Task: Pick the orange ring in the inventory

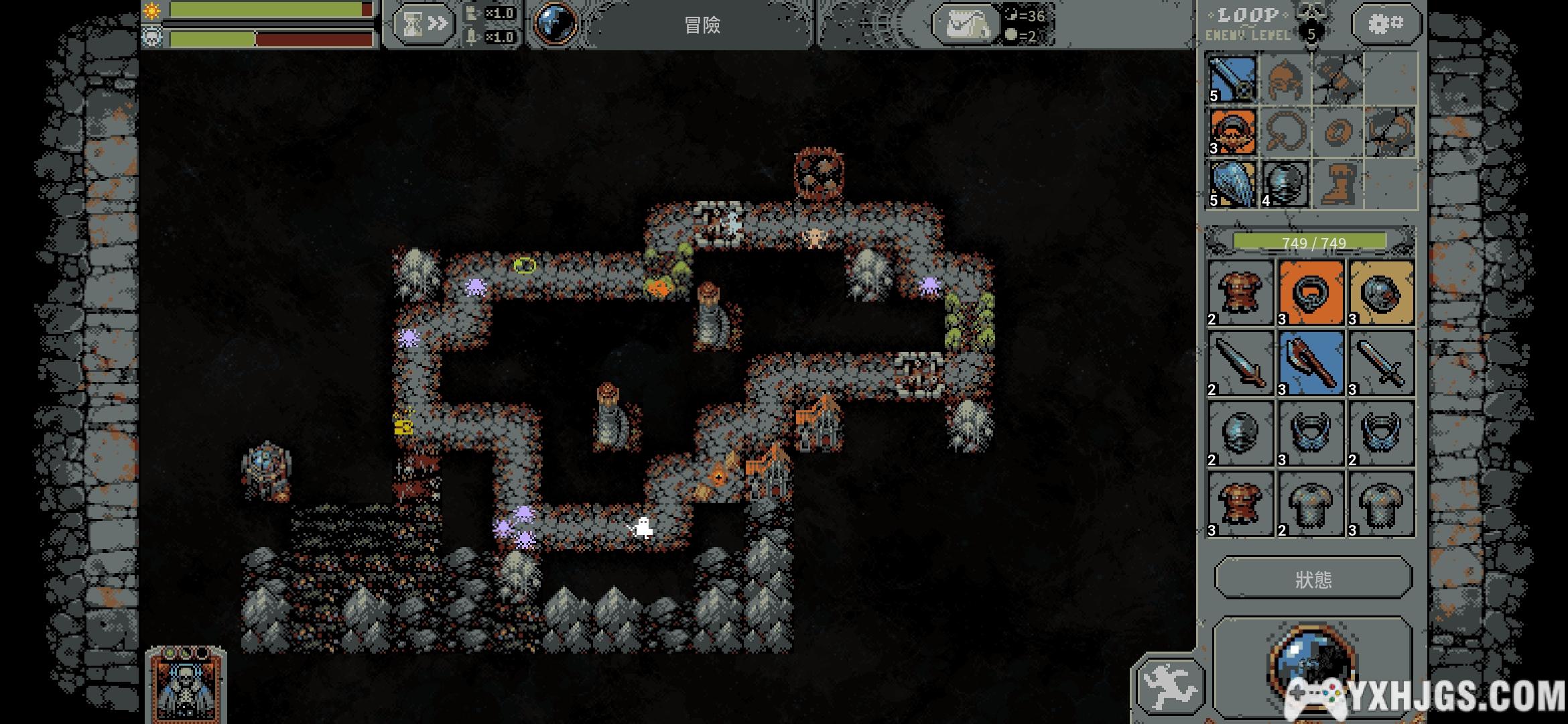Action: (x=1311, y=293)
